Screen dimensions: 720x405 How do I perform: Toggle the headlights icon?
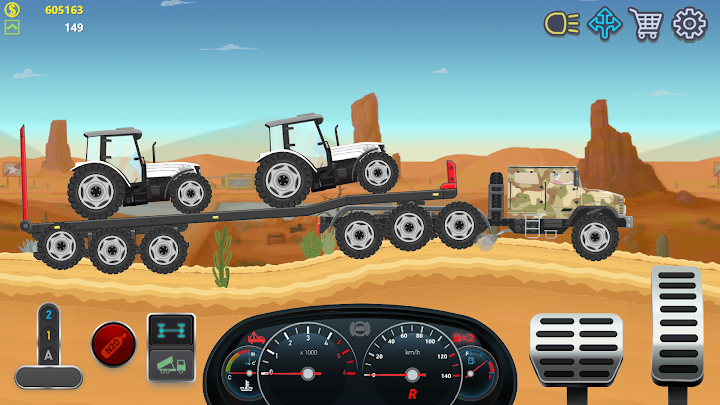(x=561, y=24)
